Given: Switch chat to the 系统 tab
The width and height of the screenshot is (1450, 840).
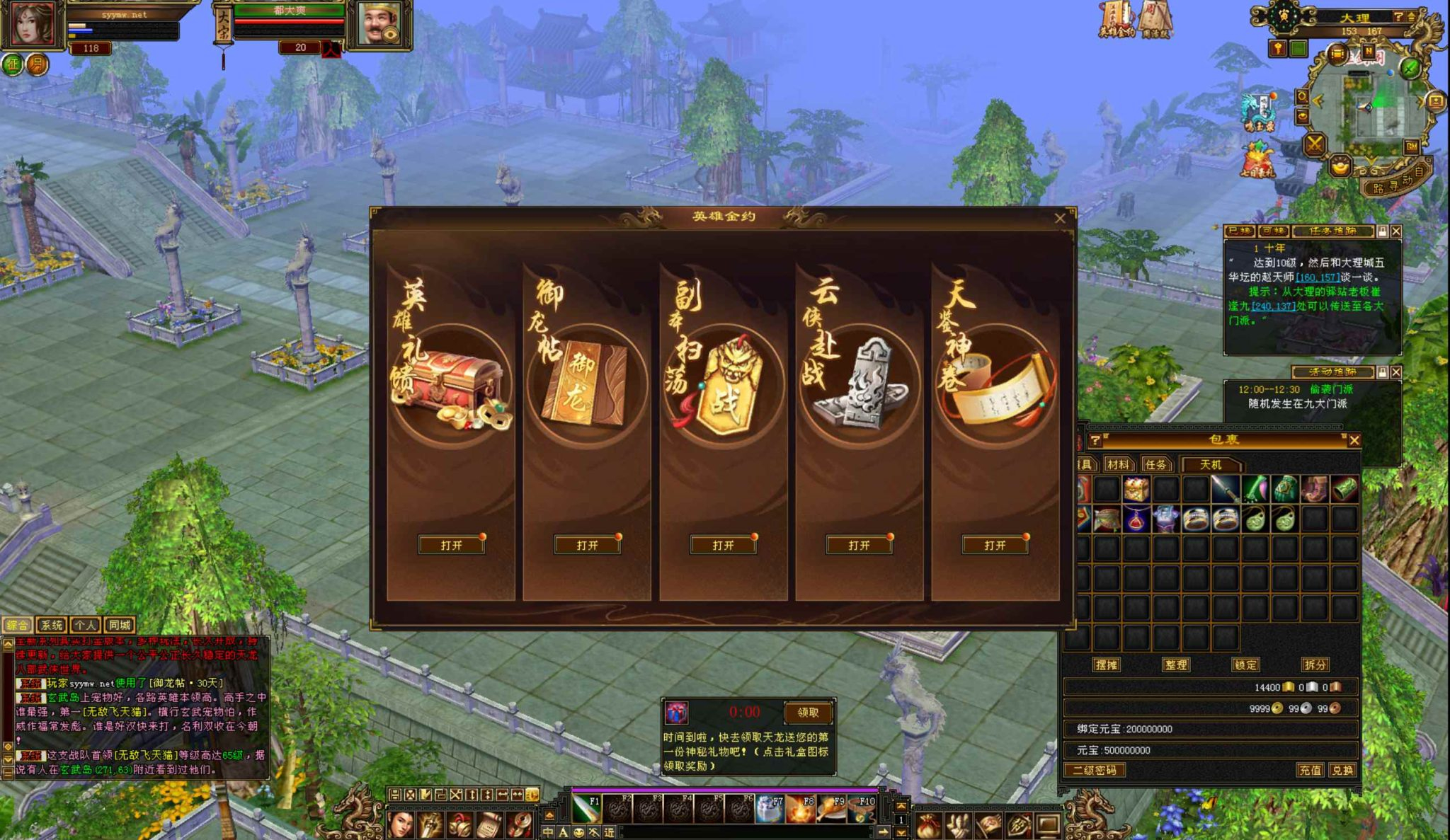Looking at the screenshot, I should 52,625.
